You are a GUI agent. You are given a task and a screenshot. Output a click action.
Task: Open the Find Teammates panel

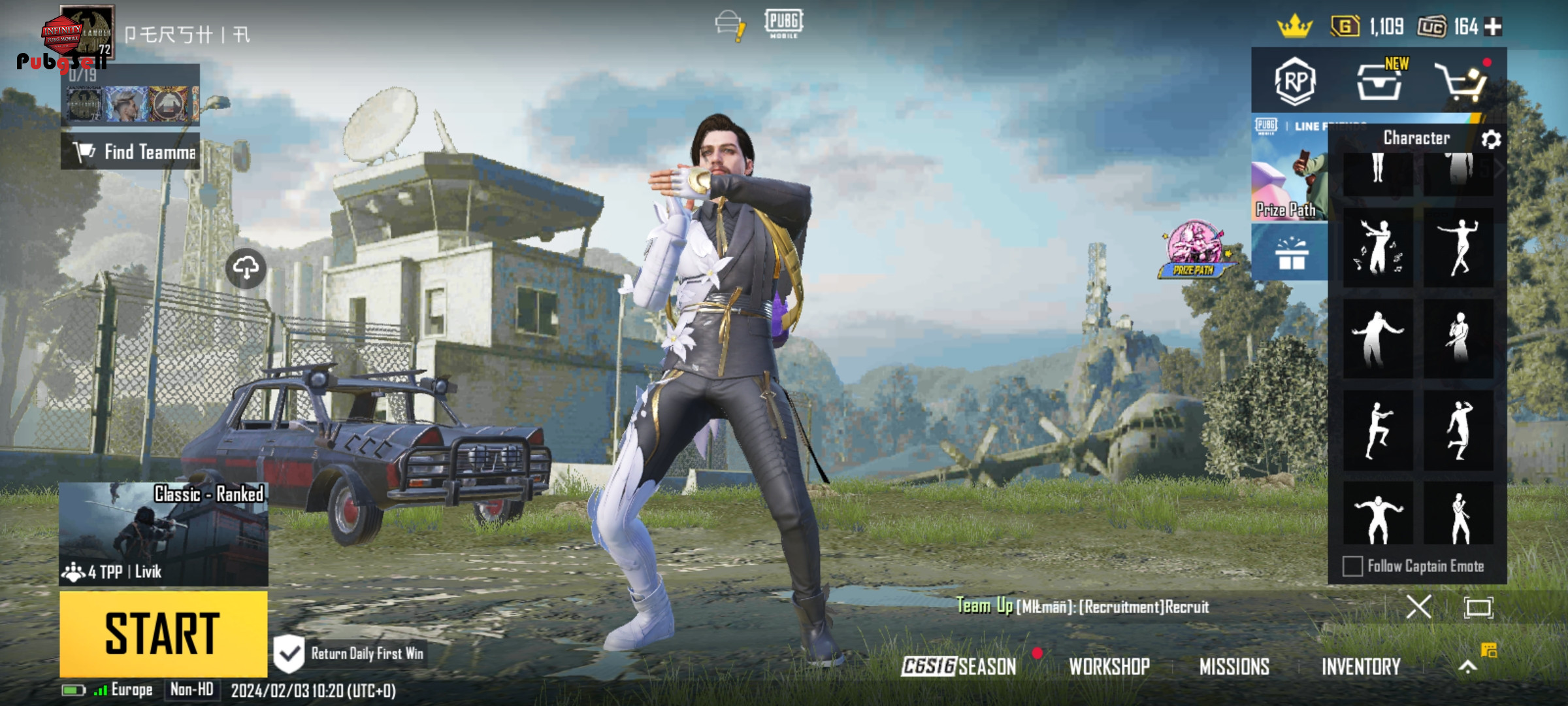131,152
